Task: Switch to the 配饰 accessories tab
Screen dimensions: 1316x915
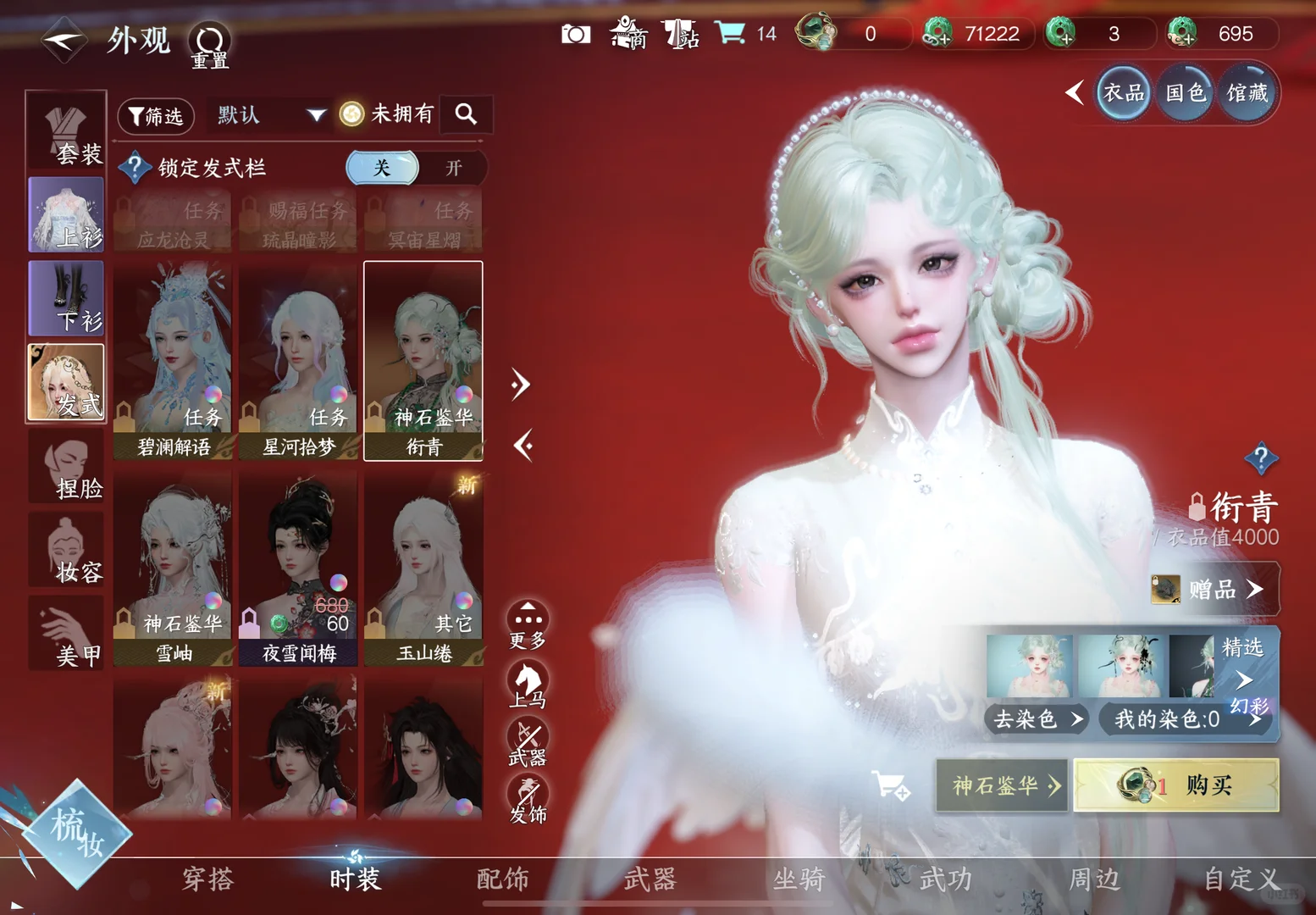Action: tap(504, 879)
